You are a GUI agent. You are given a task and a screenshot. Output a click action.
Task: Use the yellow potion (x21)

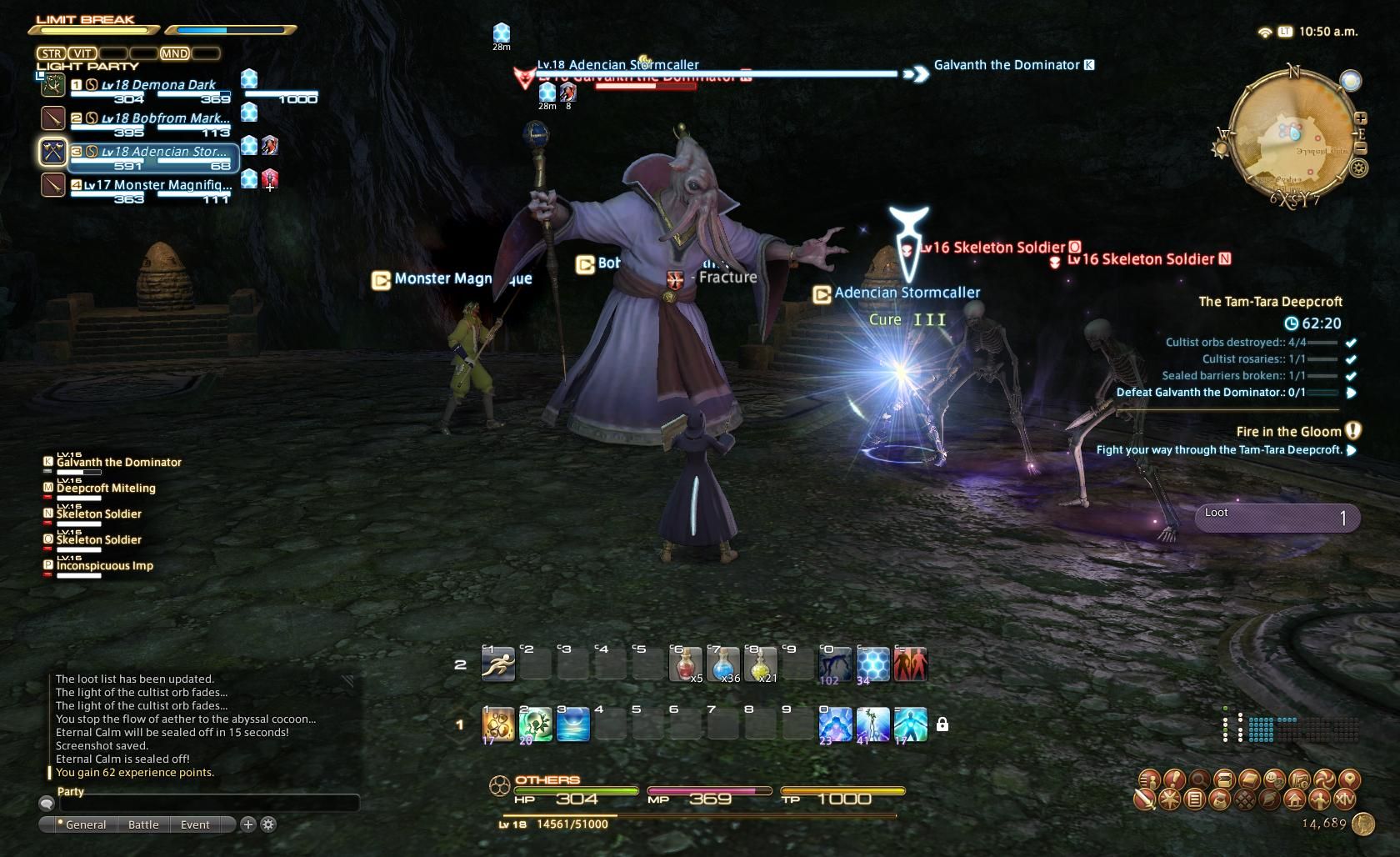tap(760, 665)
